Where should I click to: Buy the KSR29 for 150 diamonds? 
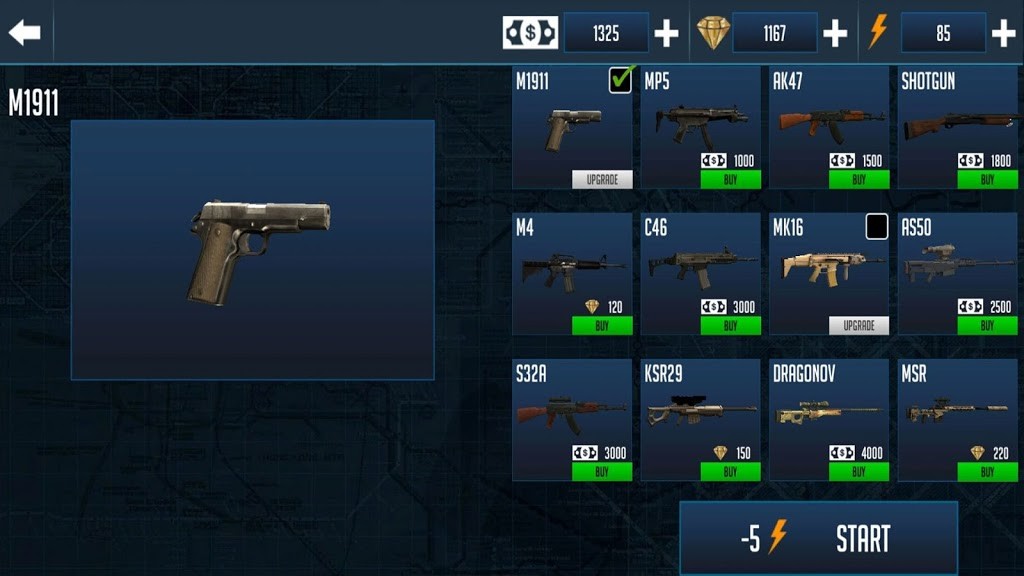(730, 472)
